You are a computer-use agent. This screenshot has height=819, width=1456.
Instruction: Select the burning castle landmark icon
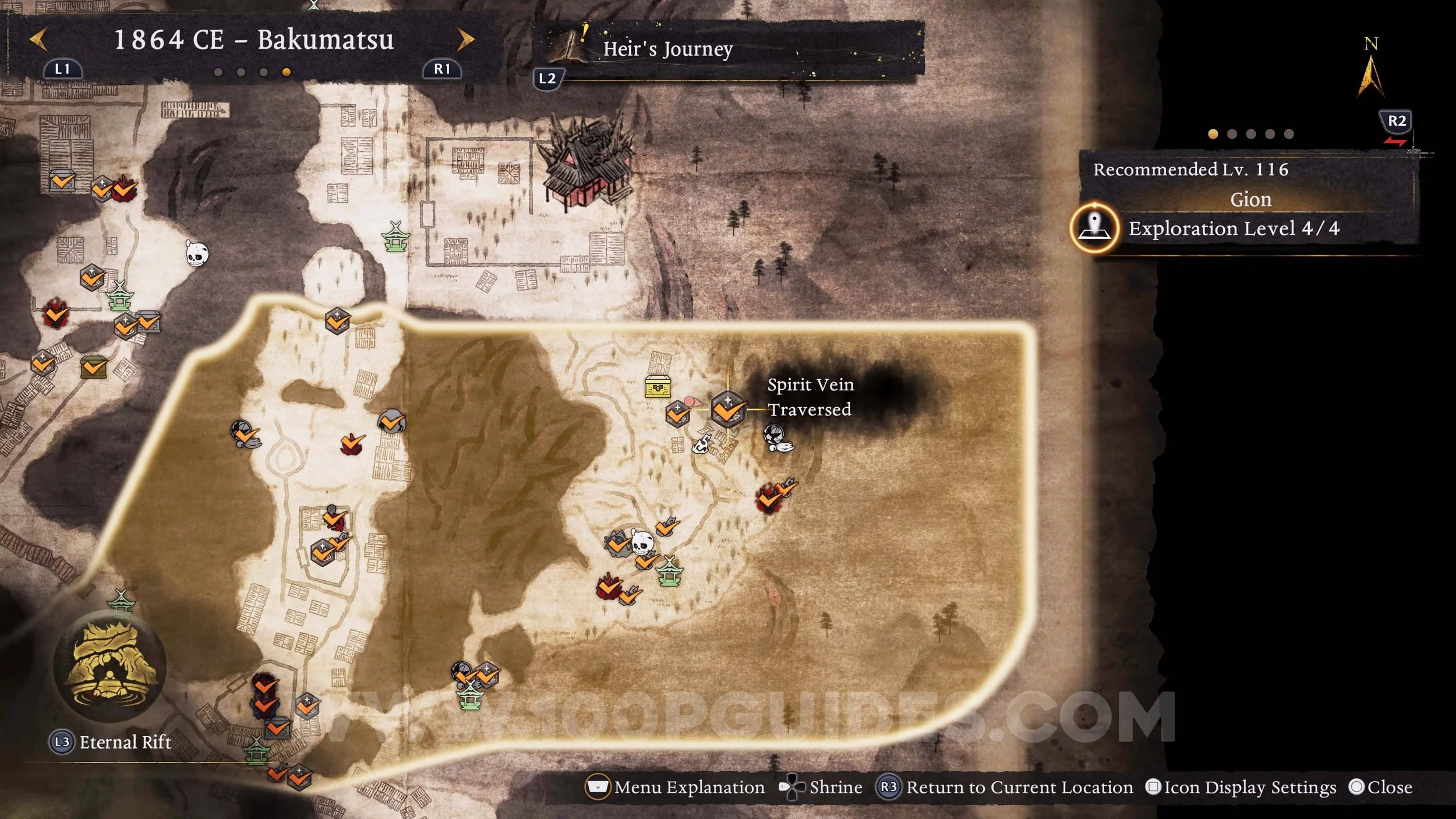584,163
